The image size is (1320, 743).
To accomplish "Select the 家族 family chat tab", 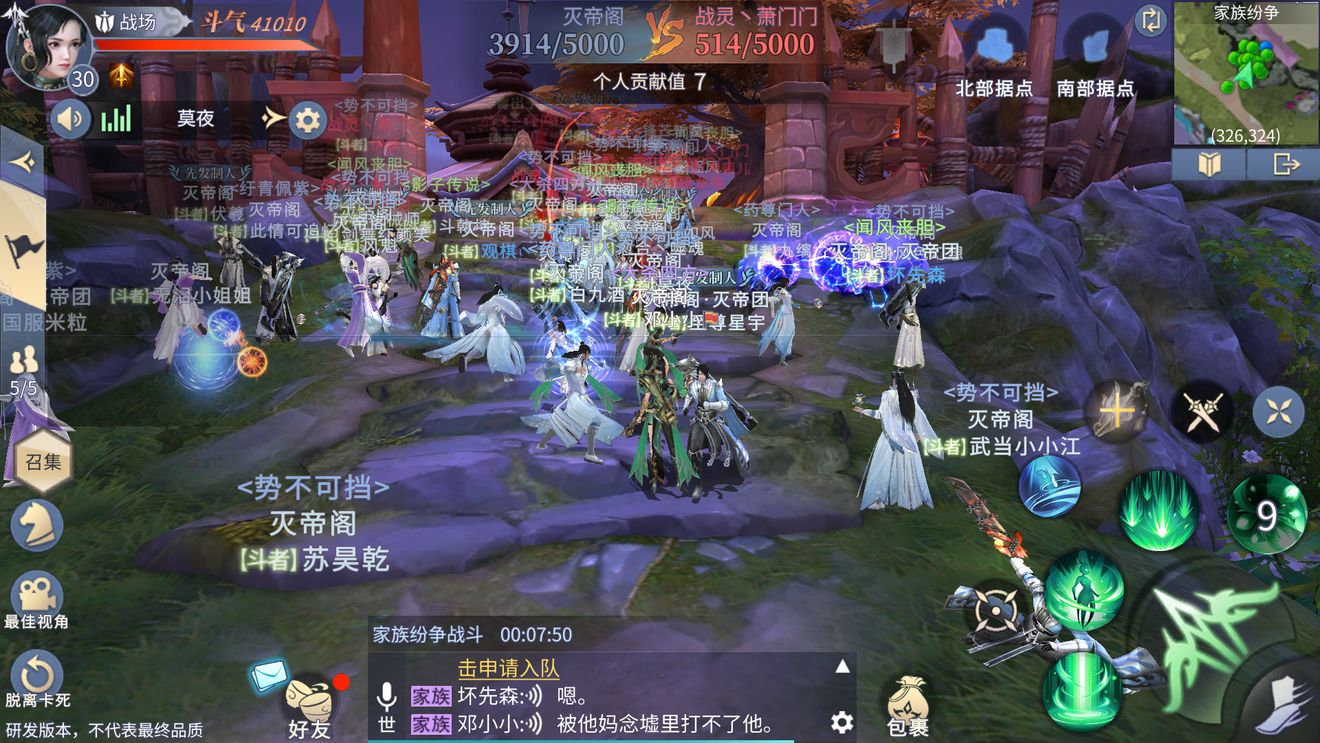I will 430,696.
